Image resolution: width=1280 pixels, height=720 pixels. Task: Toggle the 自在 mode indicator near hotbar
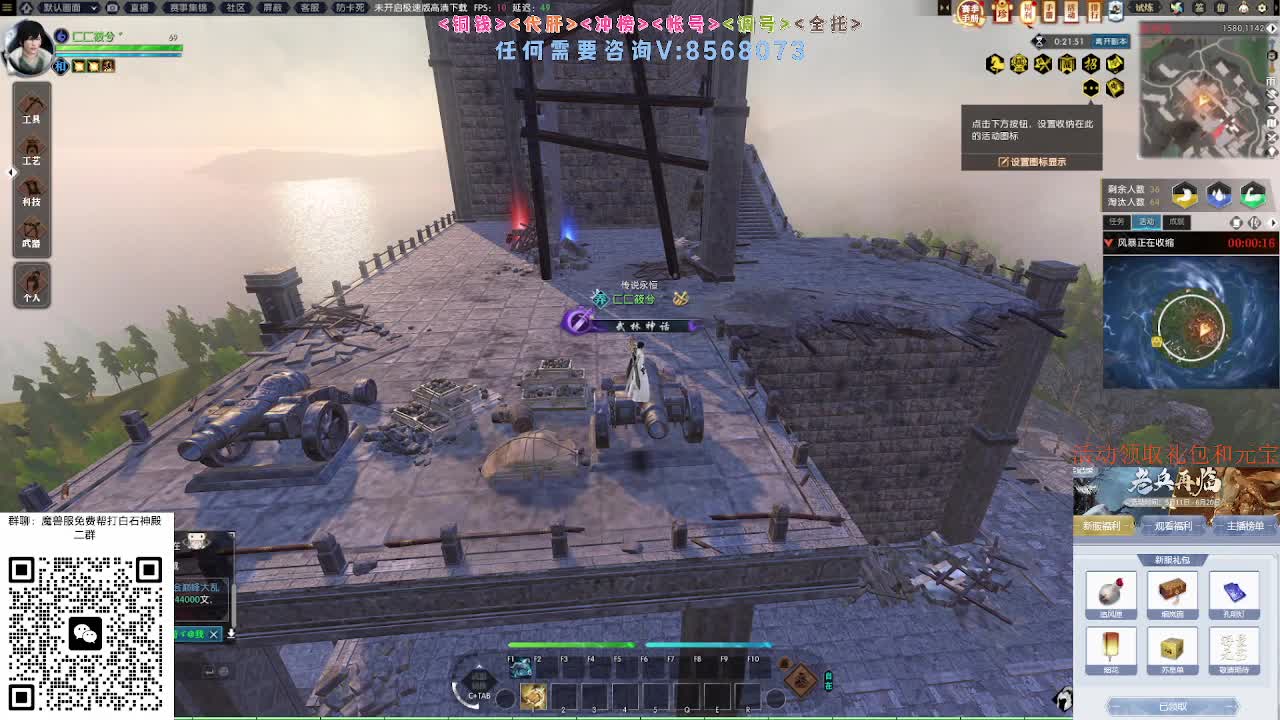829,681
